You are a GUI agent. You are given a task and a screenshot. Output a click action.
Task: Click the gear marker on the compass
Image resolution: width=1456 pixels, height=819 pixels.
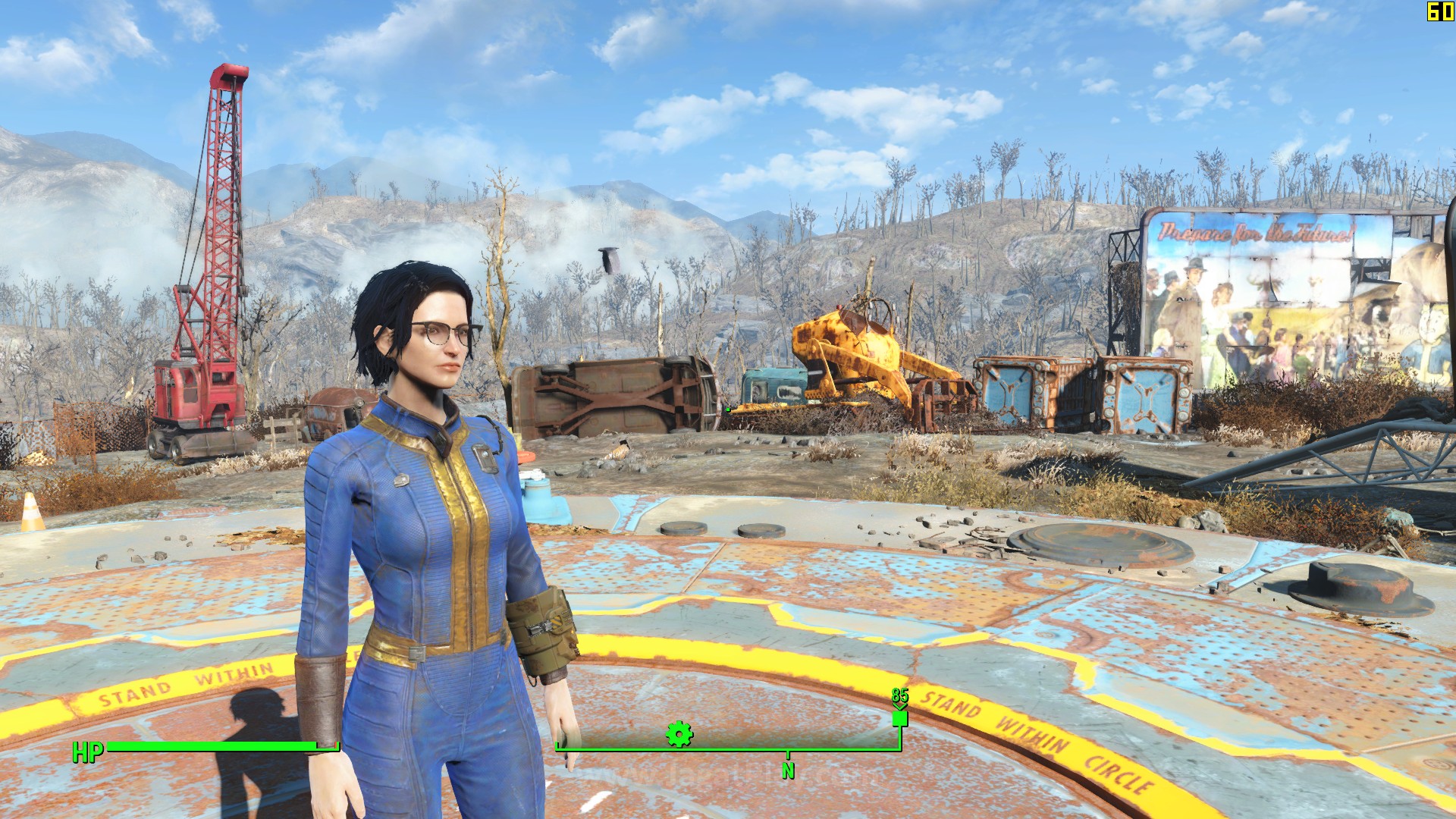(x=679, y=733)
